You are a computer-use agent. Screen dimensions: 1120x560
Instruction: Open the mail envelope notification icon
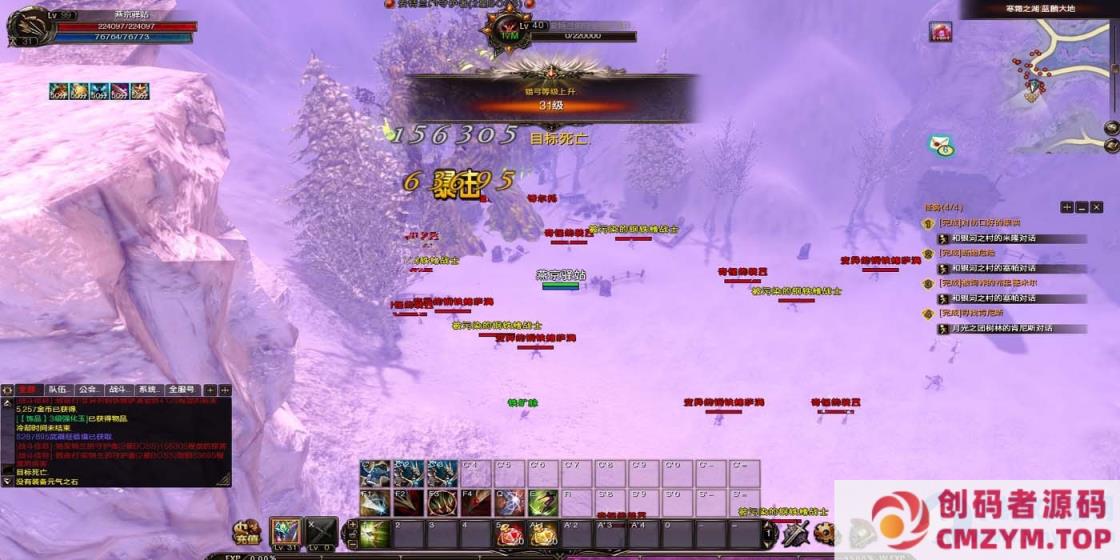pos(940,146)
